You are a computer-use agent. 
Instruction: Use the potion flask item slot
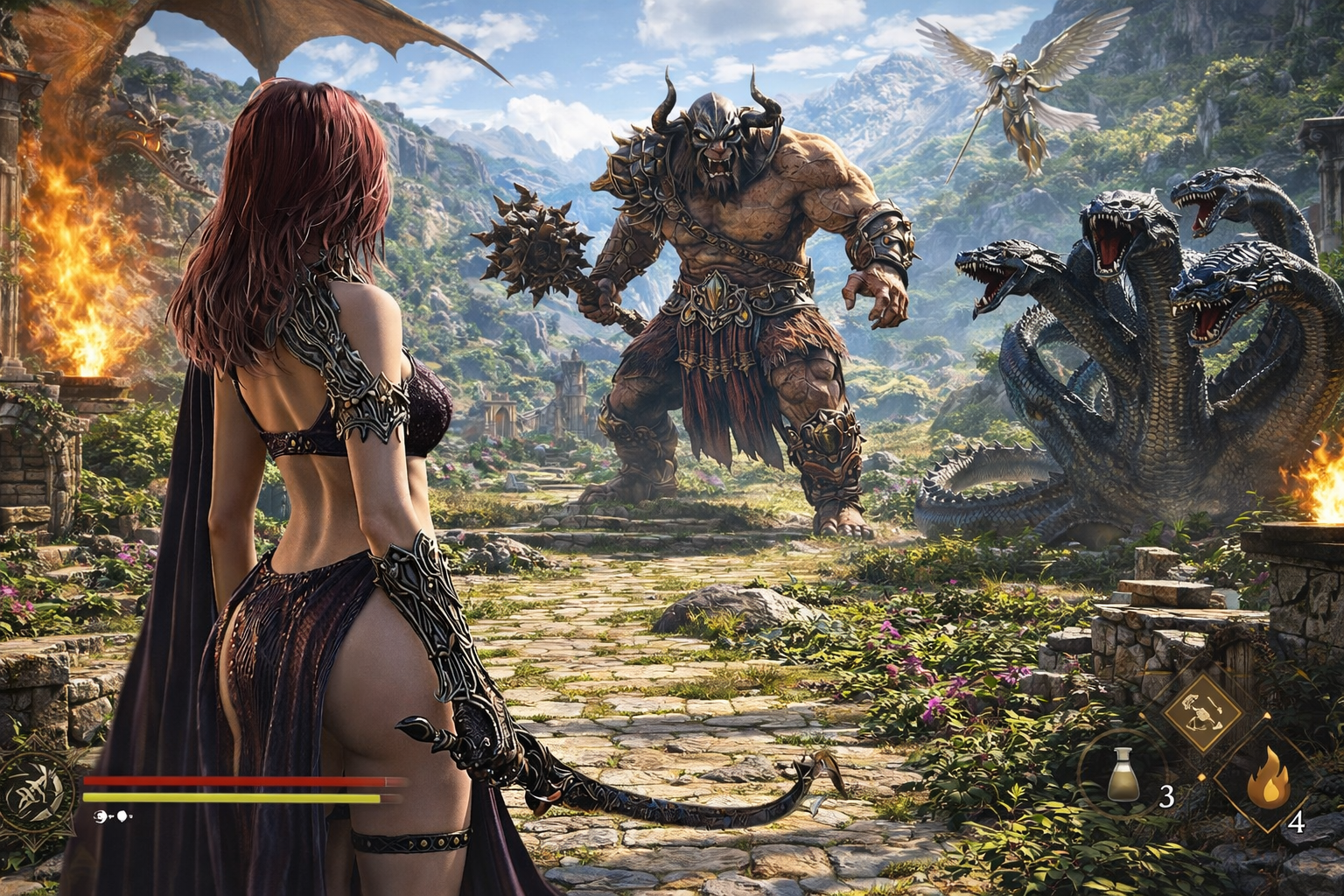pyautogui.click(x=1123, y=774)
